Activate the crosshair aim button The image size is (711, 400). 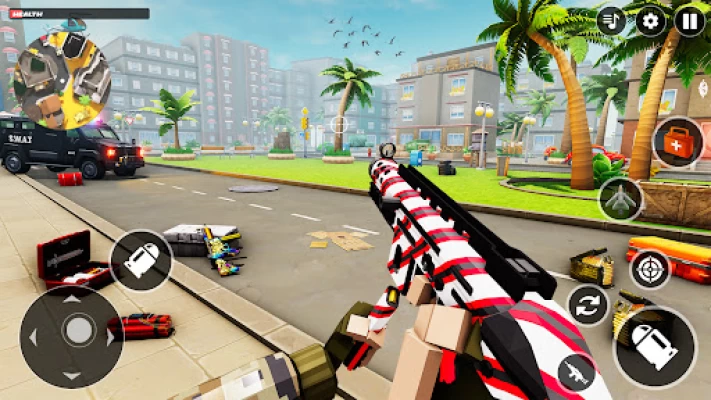tap(650, 270)
